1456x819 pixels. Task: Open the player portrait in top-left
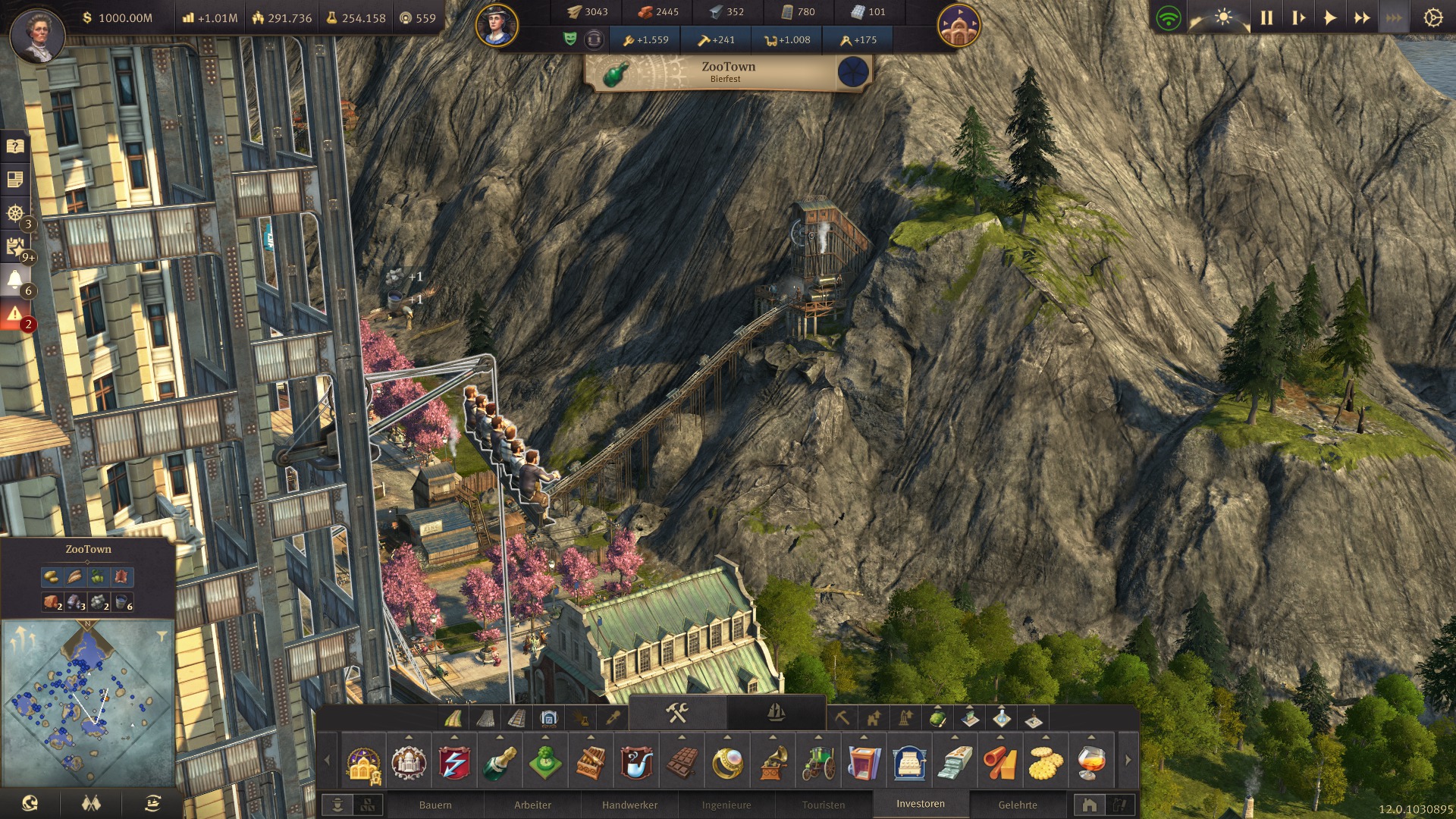[36, 35]
